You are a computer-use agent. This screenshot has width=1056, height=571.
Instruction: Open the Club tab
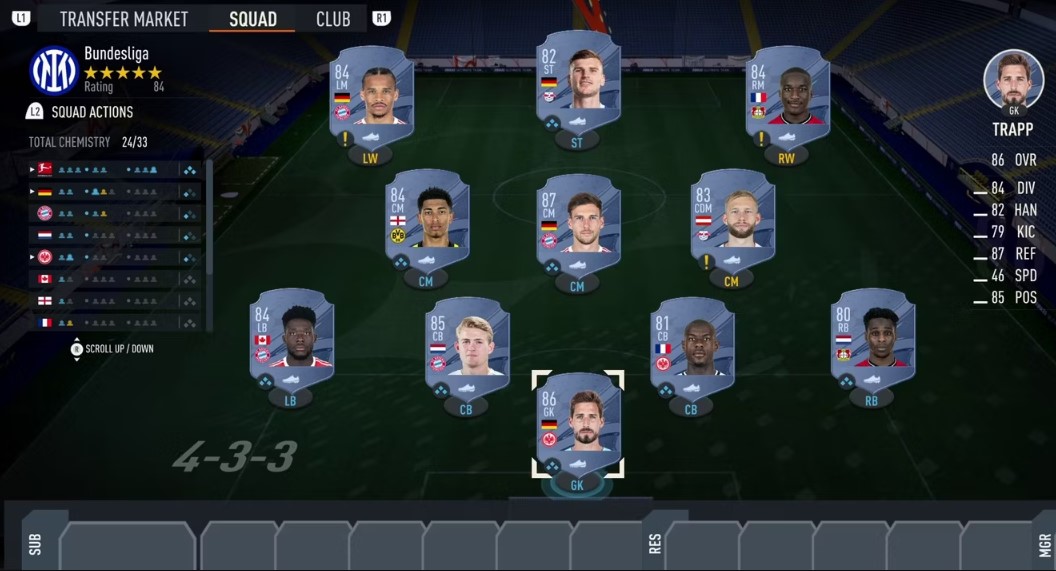point(333,19)
